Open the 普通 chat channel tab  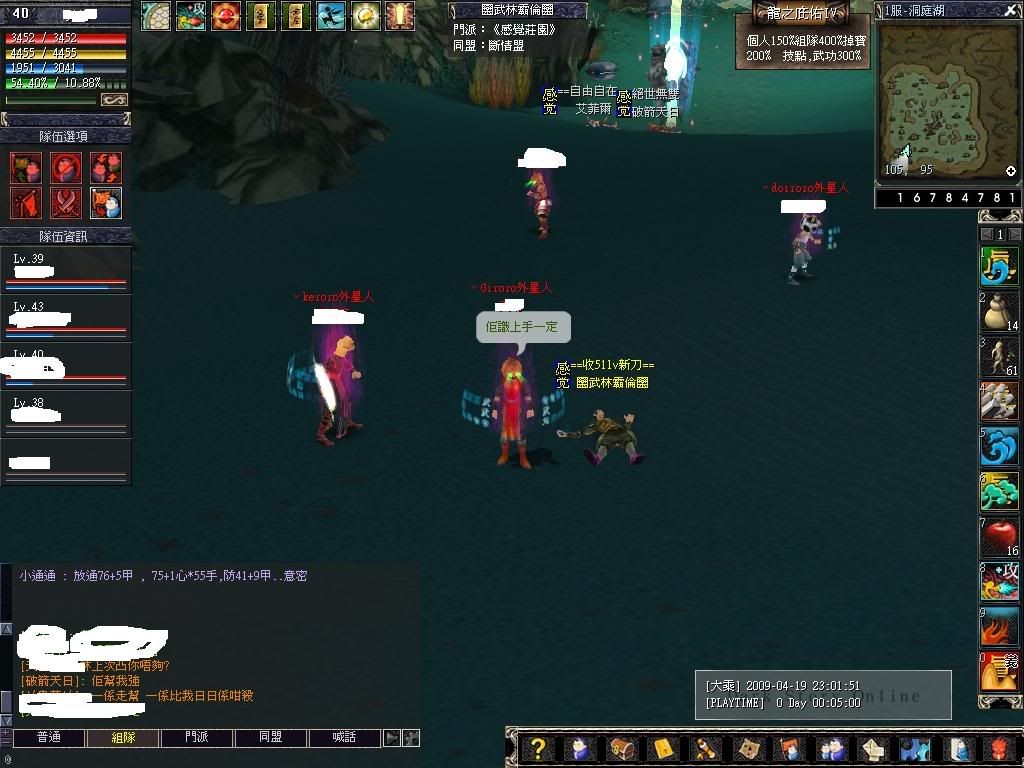pos(49,738)
